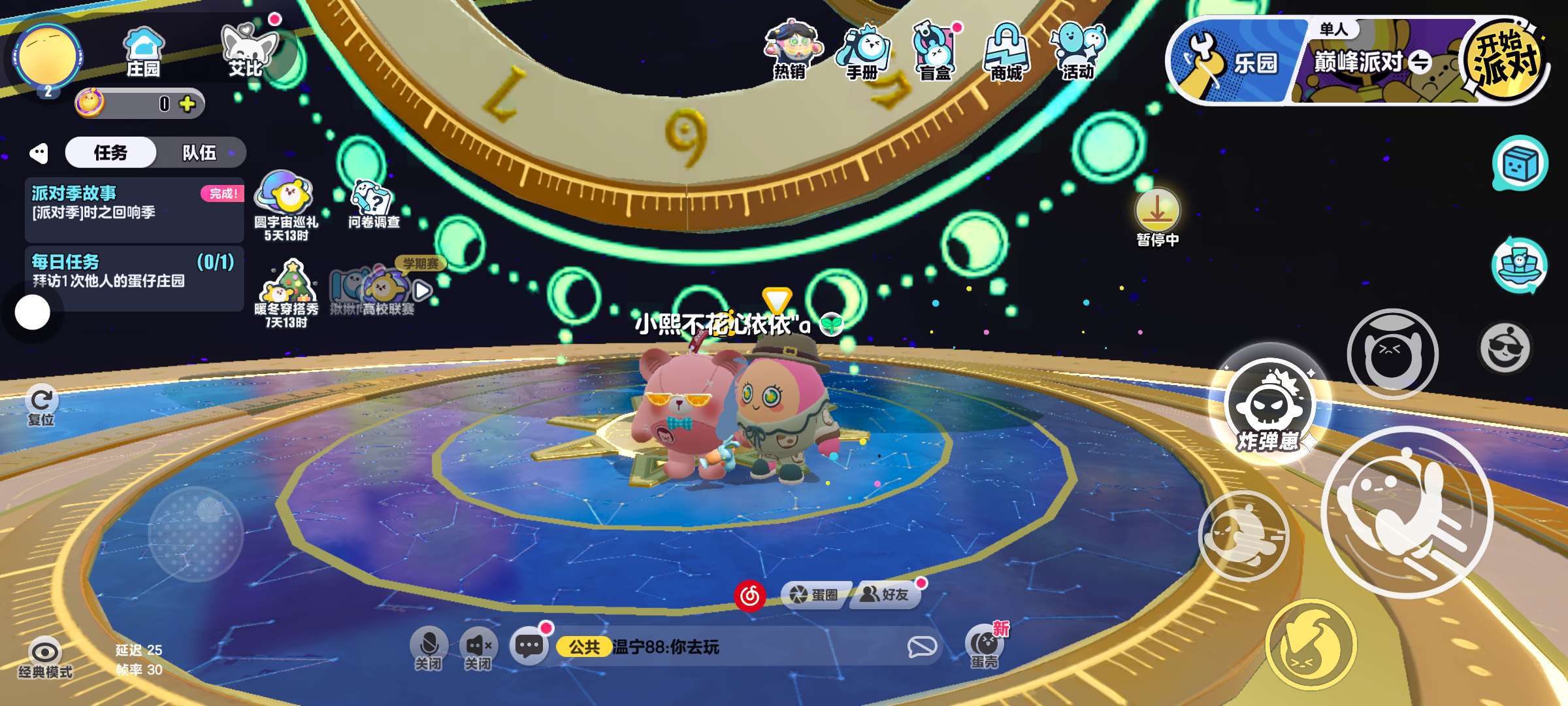Screen dimensions: 1568x706
Task: Open the 好友 friends list
Action: click(886, 594)
